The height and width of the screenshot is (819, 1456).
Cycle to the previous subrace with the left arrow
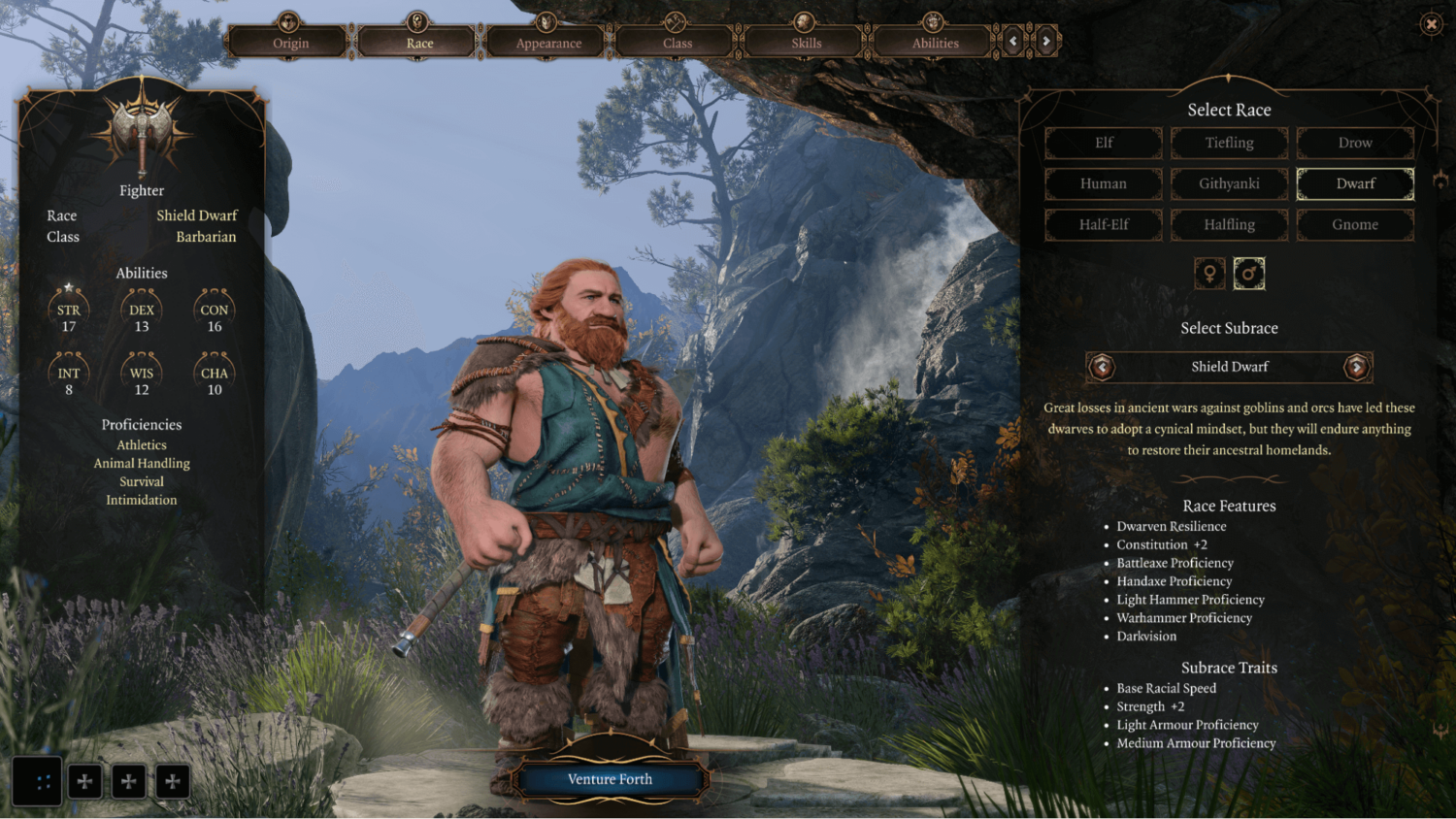1102,367
